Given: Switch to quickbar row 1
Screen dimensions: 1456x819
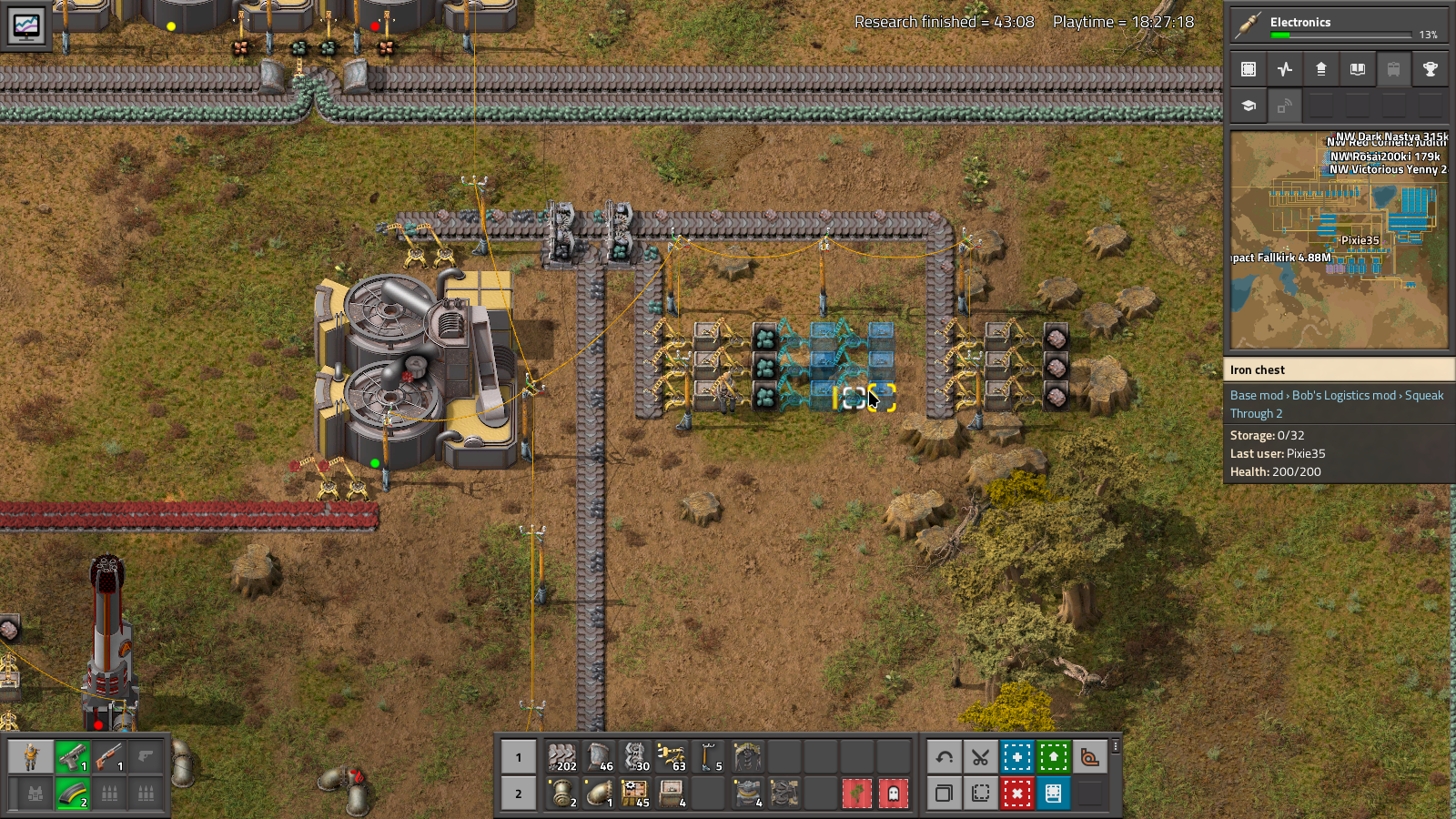Looking at the screenshot, I should (x=519, y=757).
